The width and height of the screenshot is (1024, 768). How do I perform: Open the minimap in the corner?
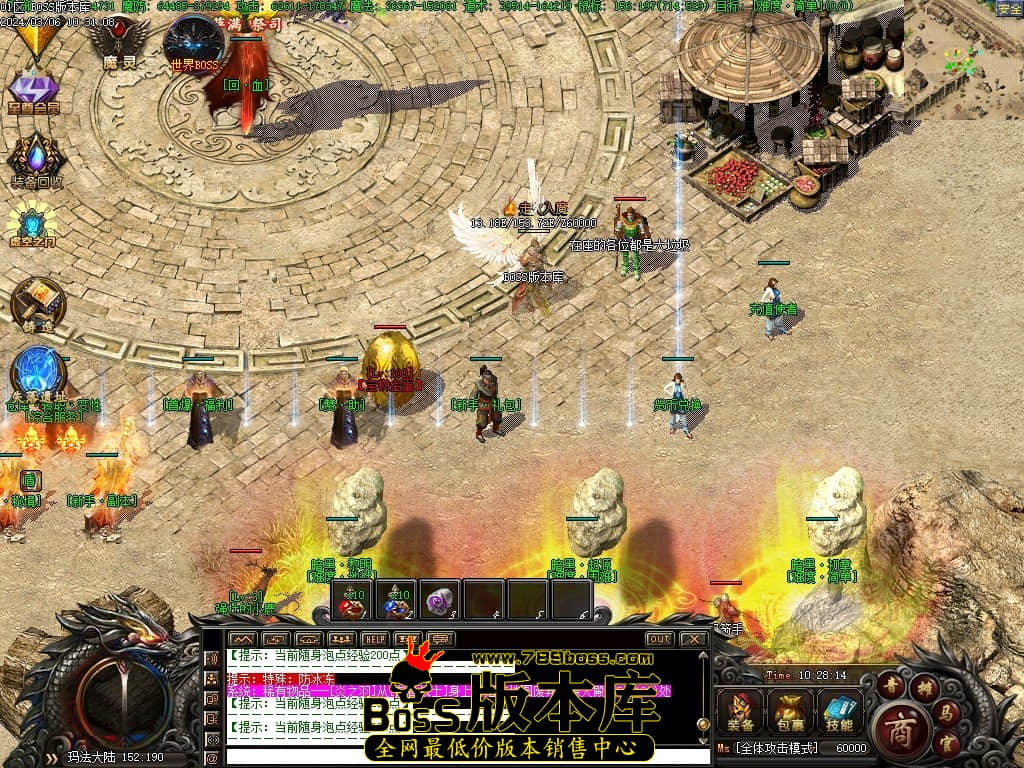[963, 58]
